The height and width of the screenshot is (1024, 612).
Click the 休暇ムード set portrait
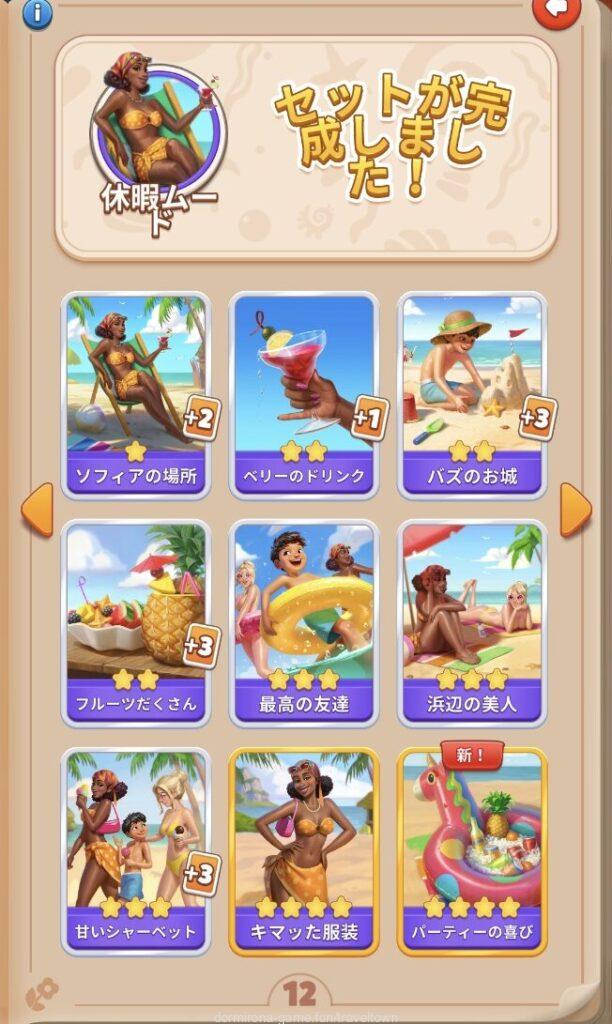click(x=158, y=130)
